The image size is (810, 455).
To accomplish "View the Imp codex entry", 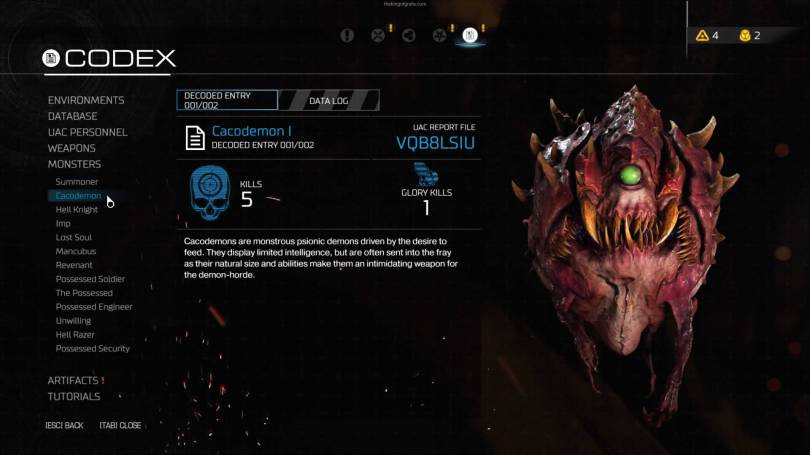I will 63,224.
